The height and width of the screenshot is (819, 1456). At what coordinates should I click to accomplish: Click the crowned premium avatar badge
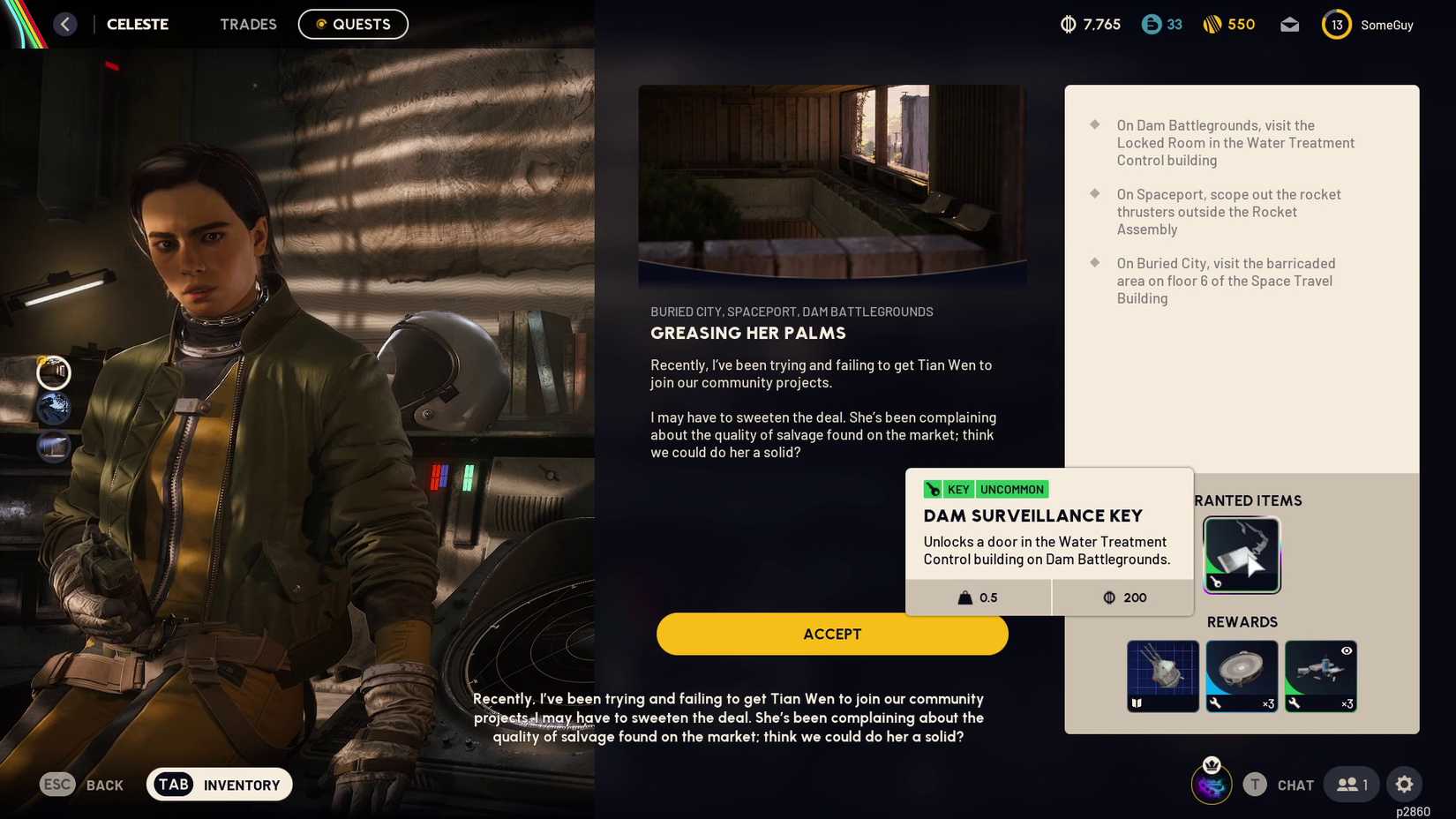click(x=1211, y=784)
